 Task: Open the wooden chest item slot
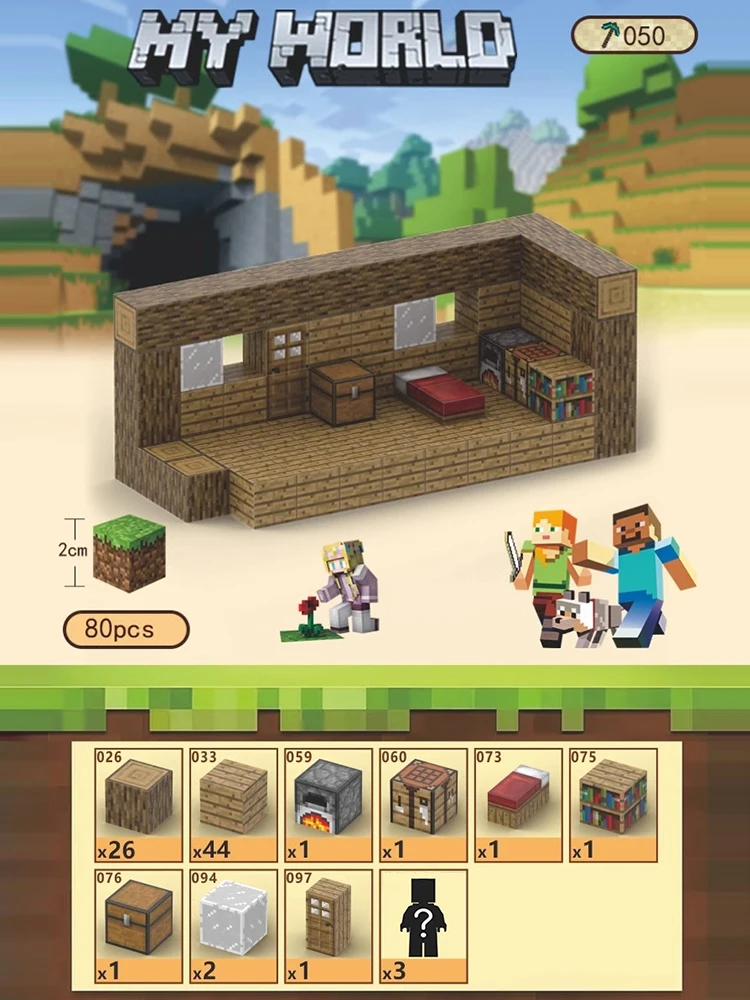coord(139,926)
